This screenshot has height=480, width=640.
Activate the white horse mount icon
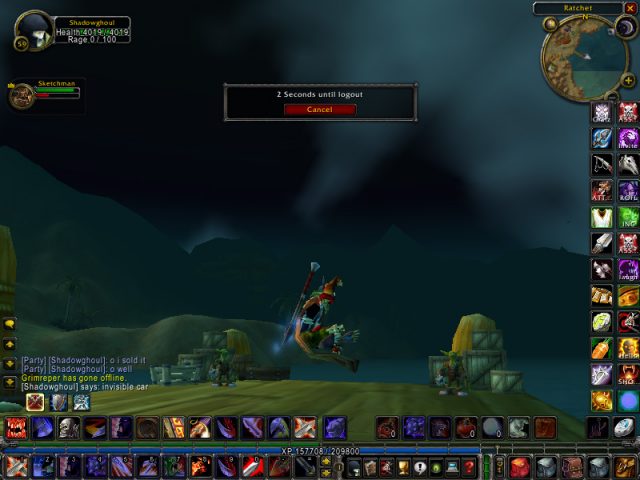[628, 164]
